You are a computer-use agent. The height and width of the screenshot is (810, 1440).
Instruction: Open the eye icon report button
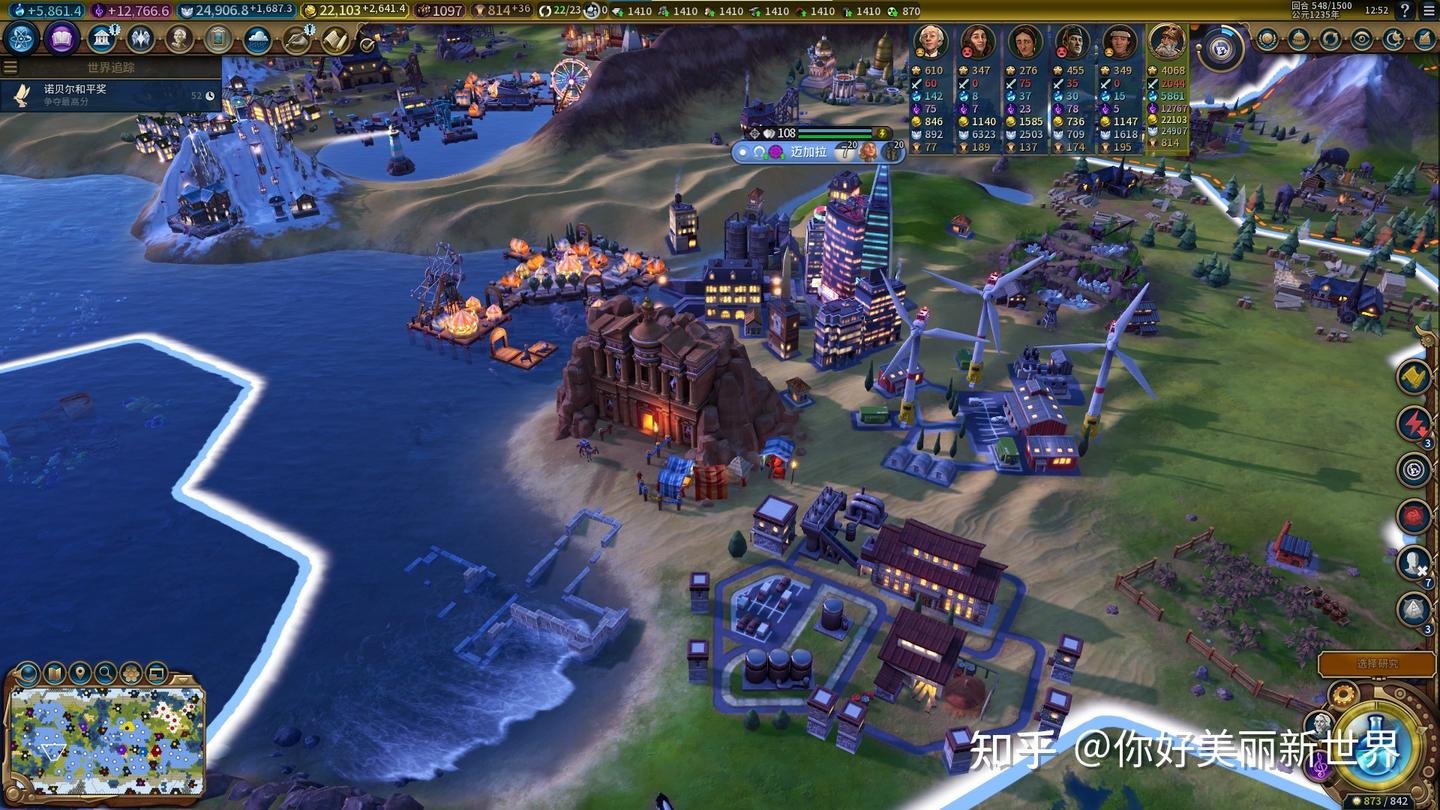[x=1362, y=40]
